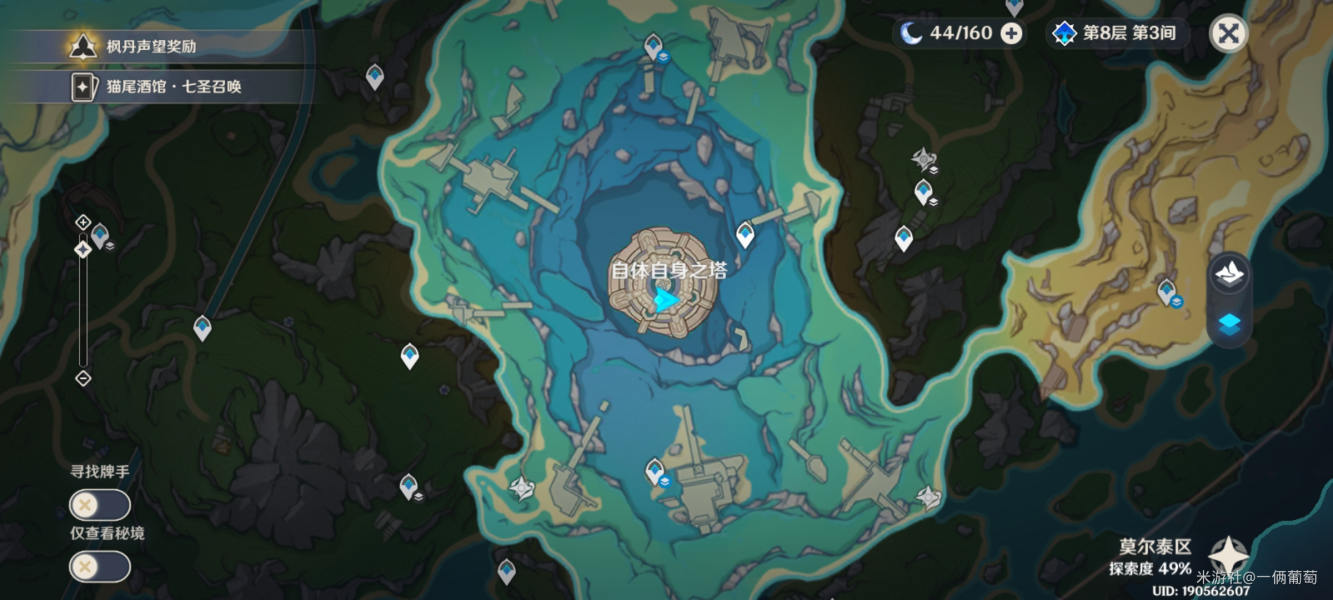Toggle the 寻找牌手 switch
The height and width of the screenshot is (600, 1333).
pos(100,505)
